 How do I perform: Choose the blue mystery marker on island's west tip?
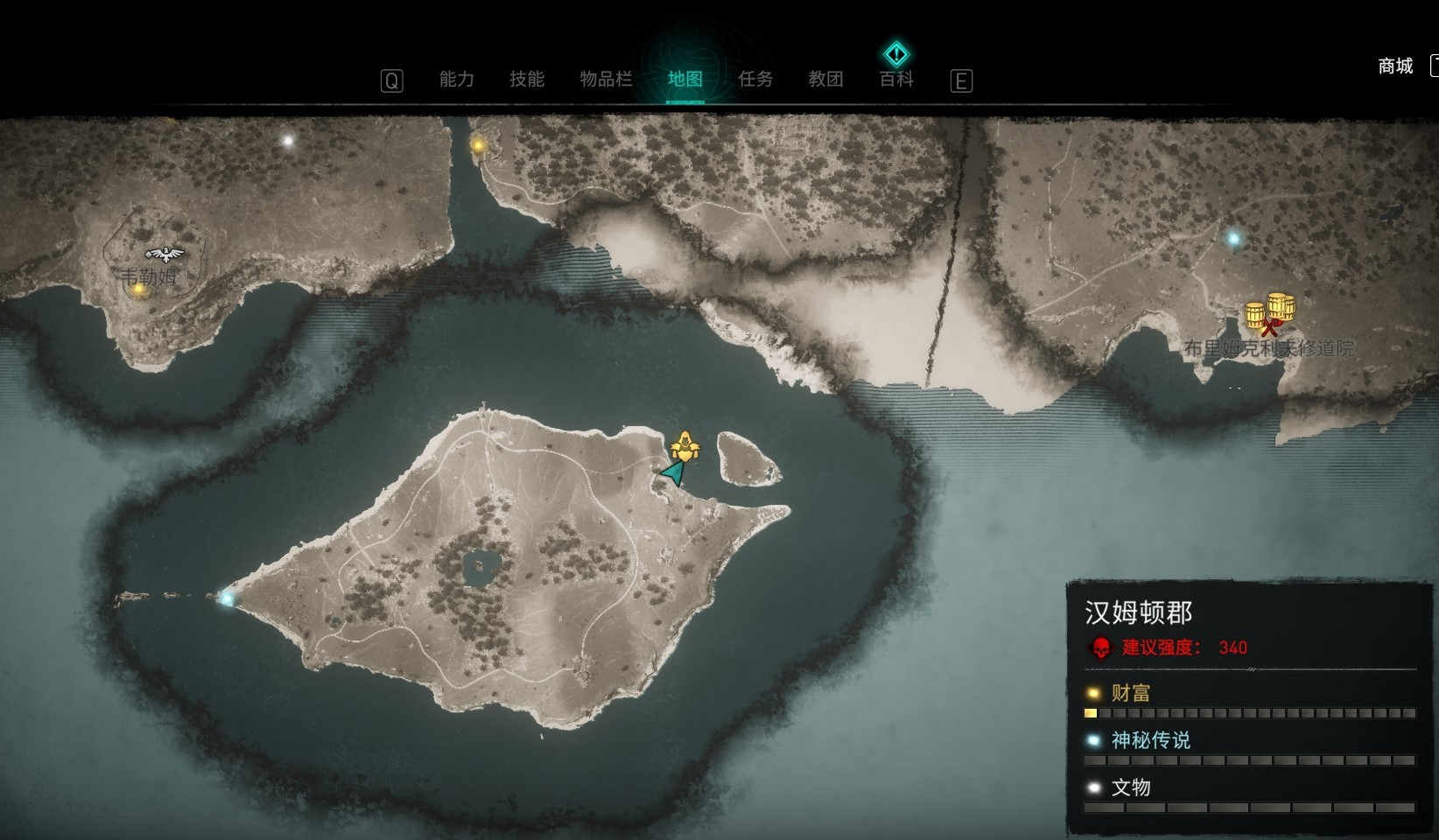point(228,598)
